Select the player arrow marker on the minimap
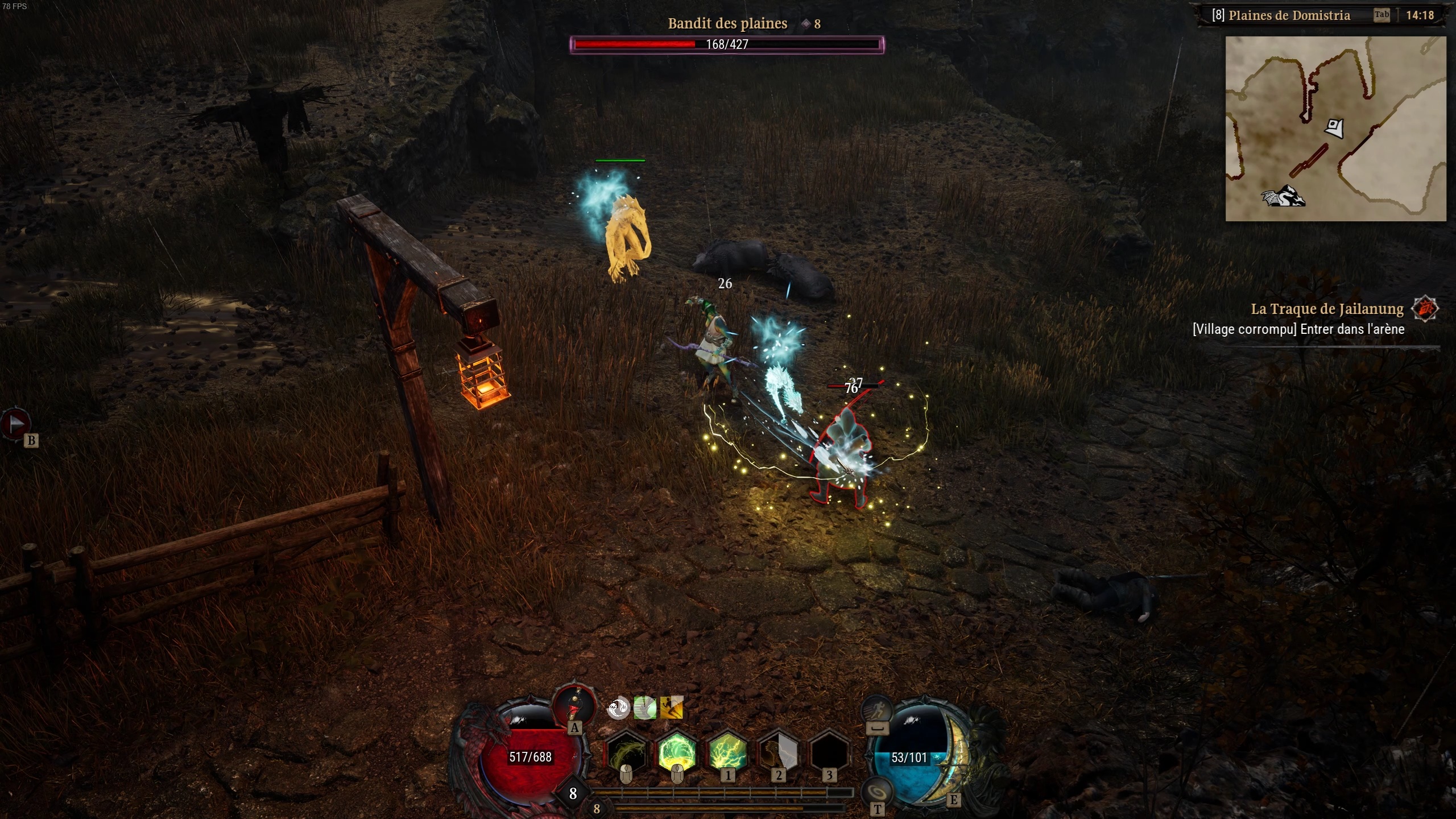Viewport: 1456px width, 819px height. pos(1335,129)
